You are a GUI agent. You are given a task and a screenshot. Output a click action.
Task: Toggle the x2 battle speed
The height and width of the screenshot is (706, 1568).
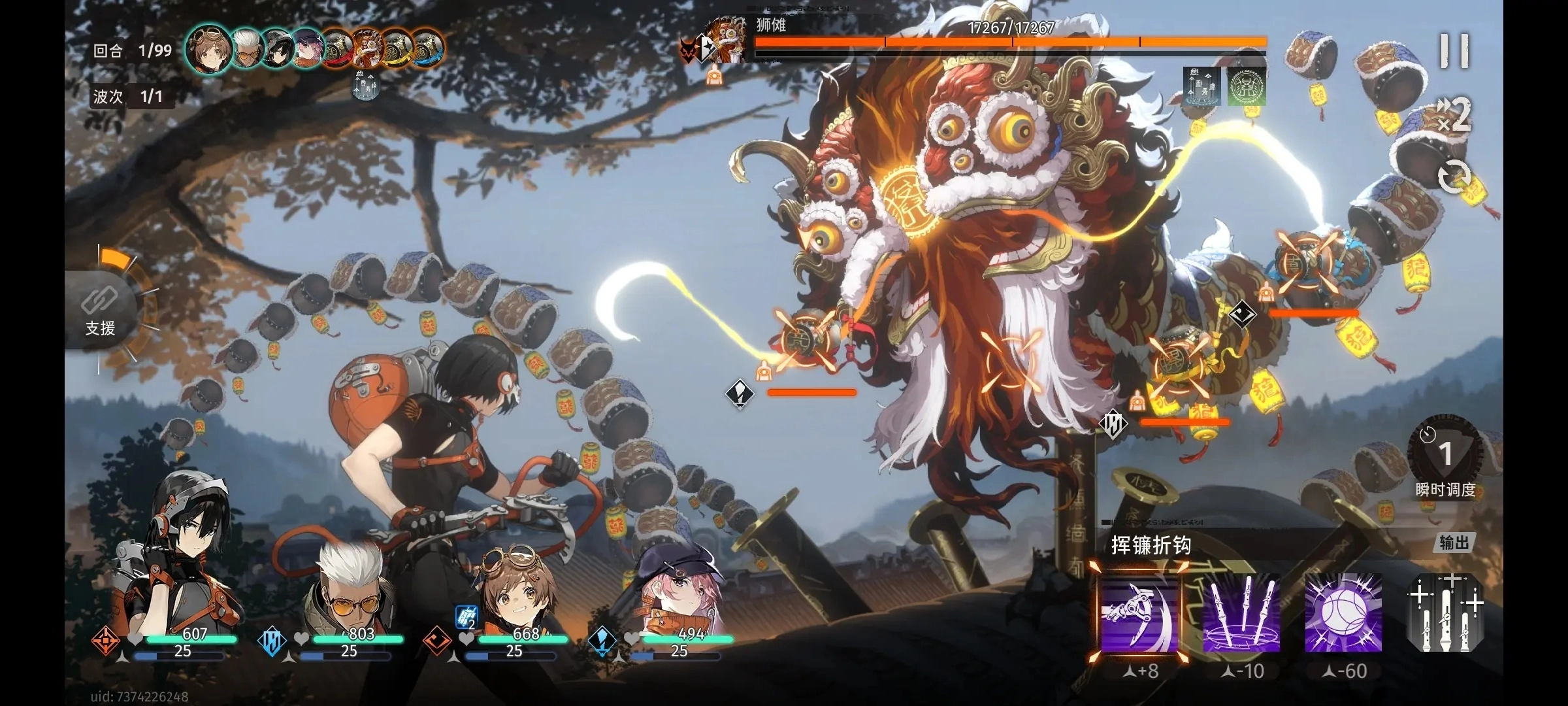pyautogui.click(x=1454, y=115)
